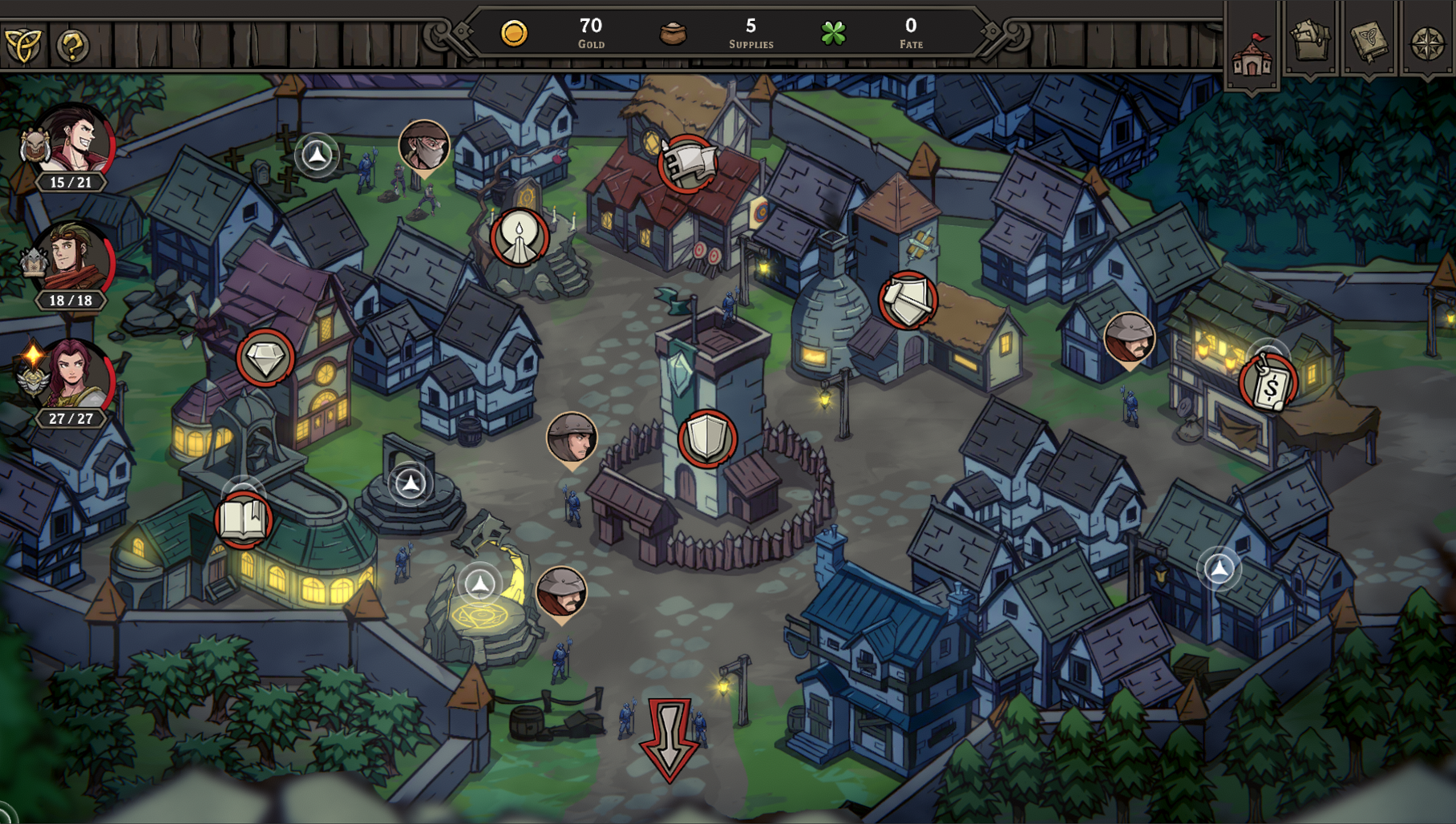Select the red-haired hero with 27/27 health
Screen dimensions: 1456x824
click(x=76, y=377)
